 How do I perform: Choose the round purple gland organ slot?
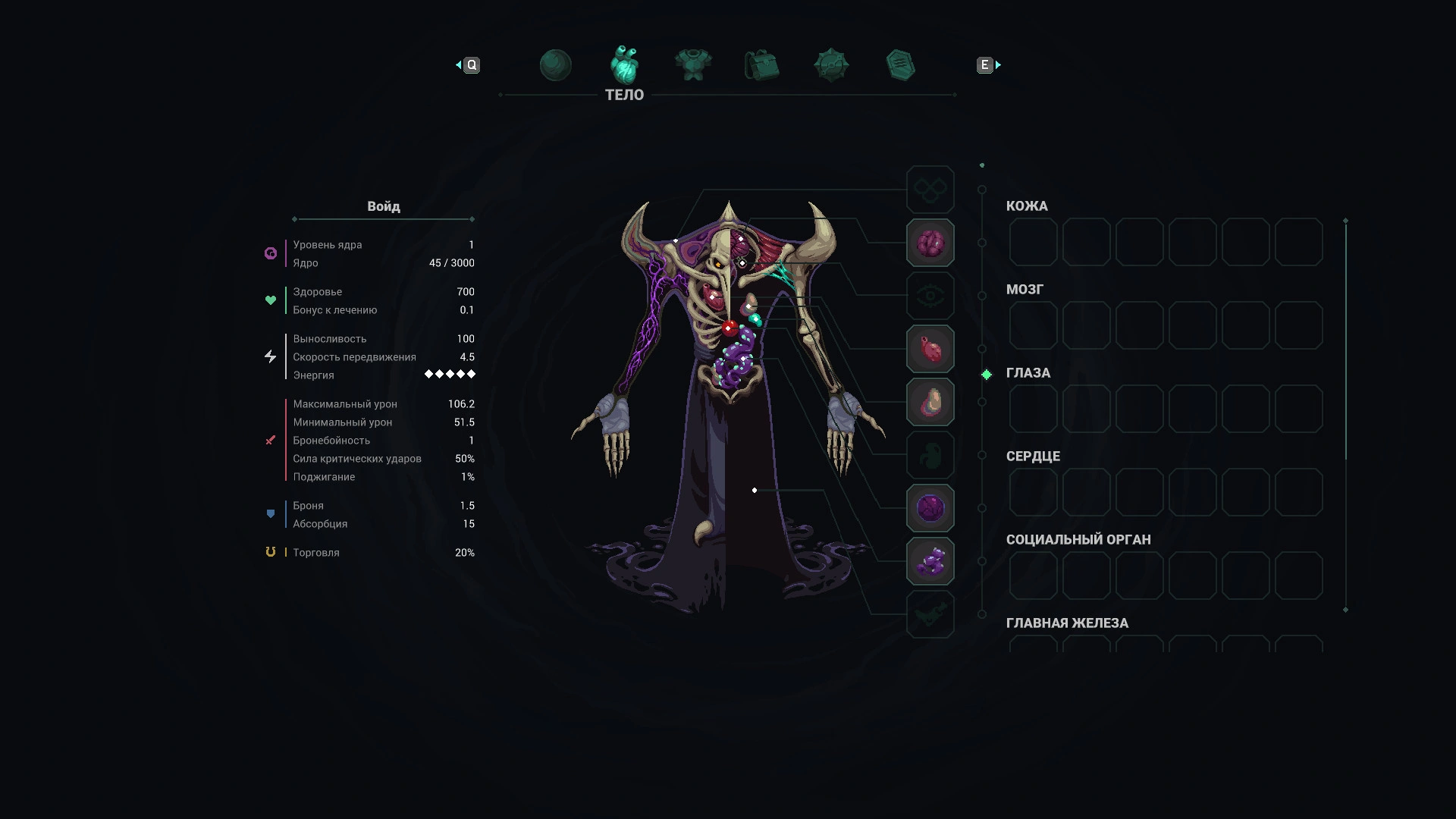click(x=930, y=508)
